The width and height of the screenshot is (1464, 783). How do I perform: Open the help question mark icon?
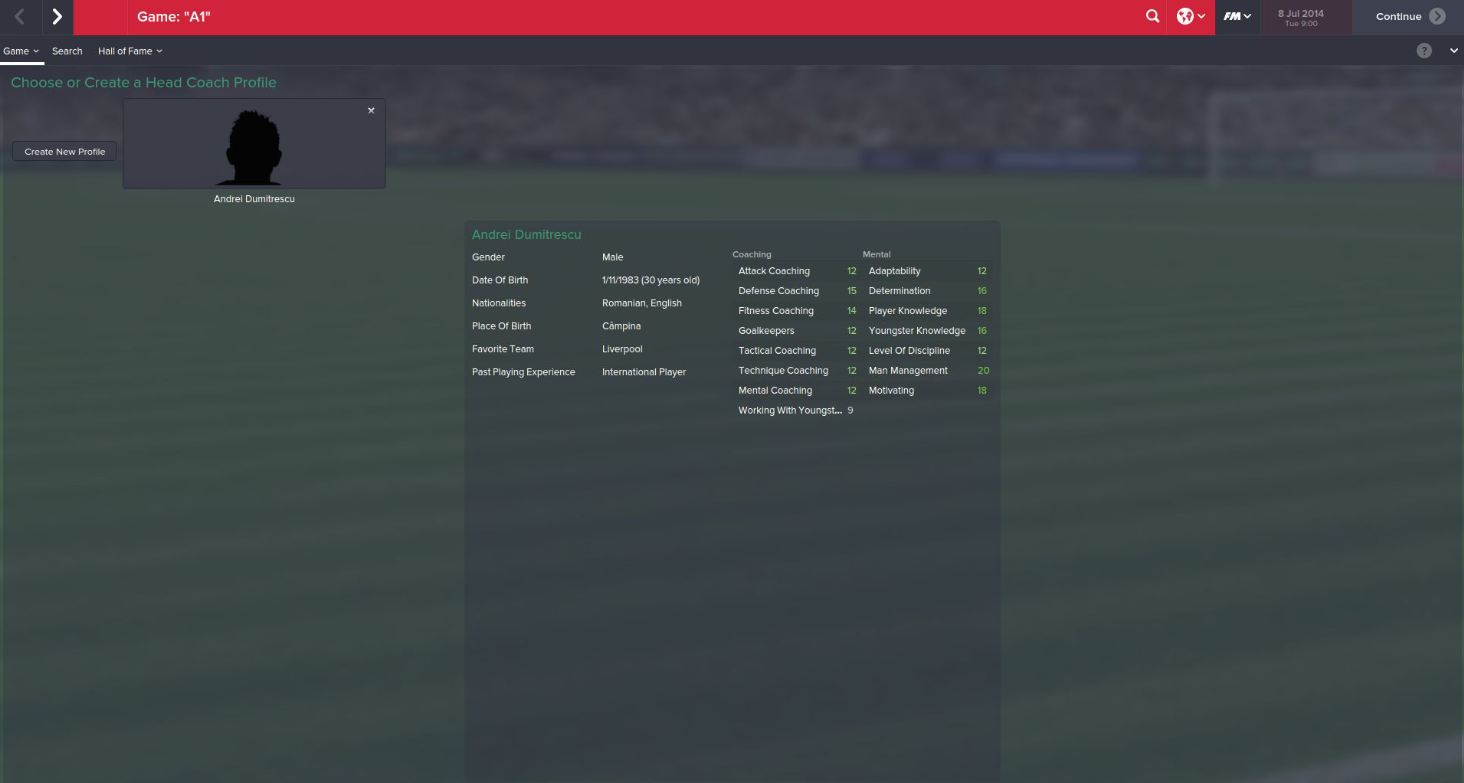(x=1424, y=50)
